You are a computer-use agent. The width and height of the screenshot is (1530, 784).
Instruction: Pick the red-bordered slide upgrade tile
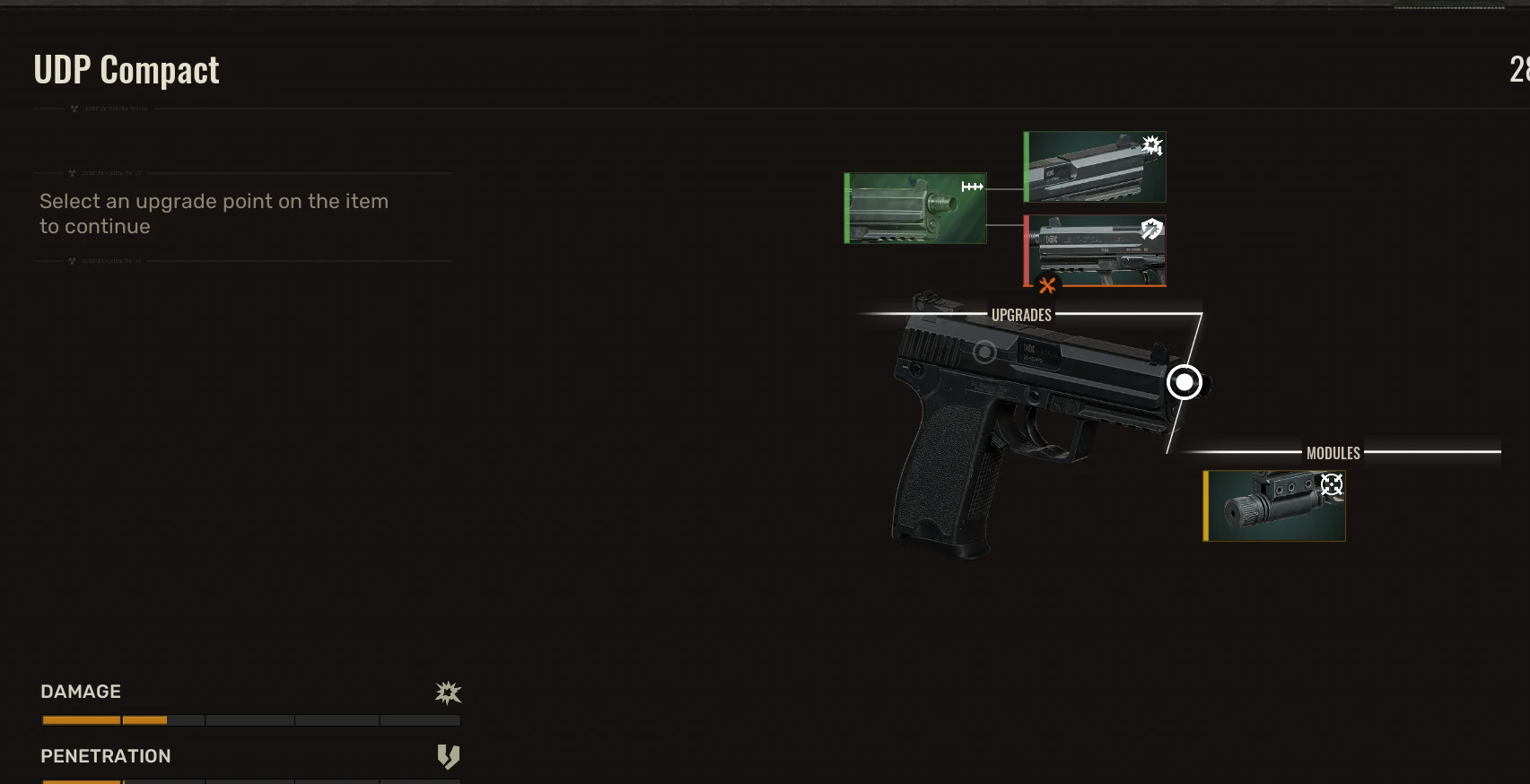point(1095,250)
